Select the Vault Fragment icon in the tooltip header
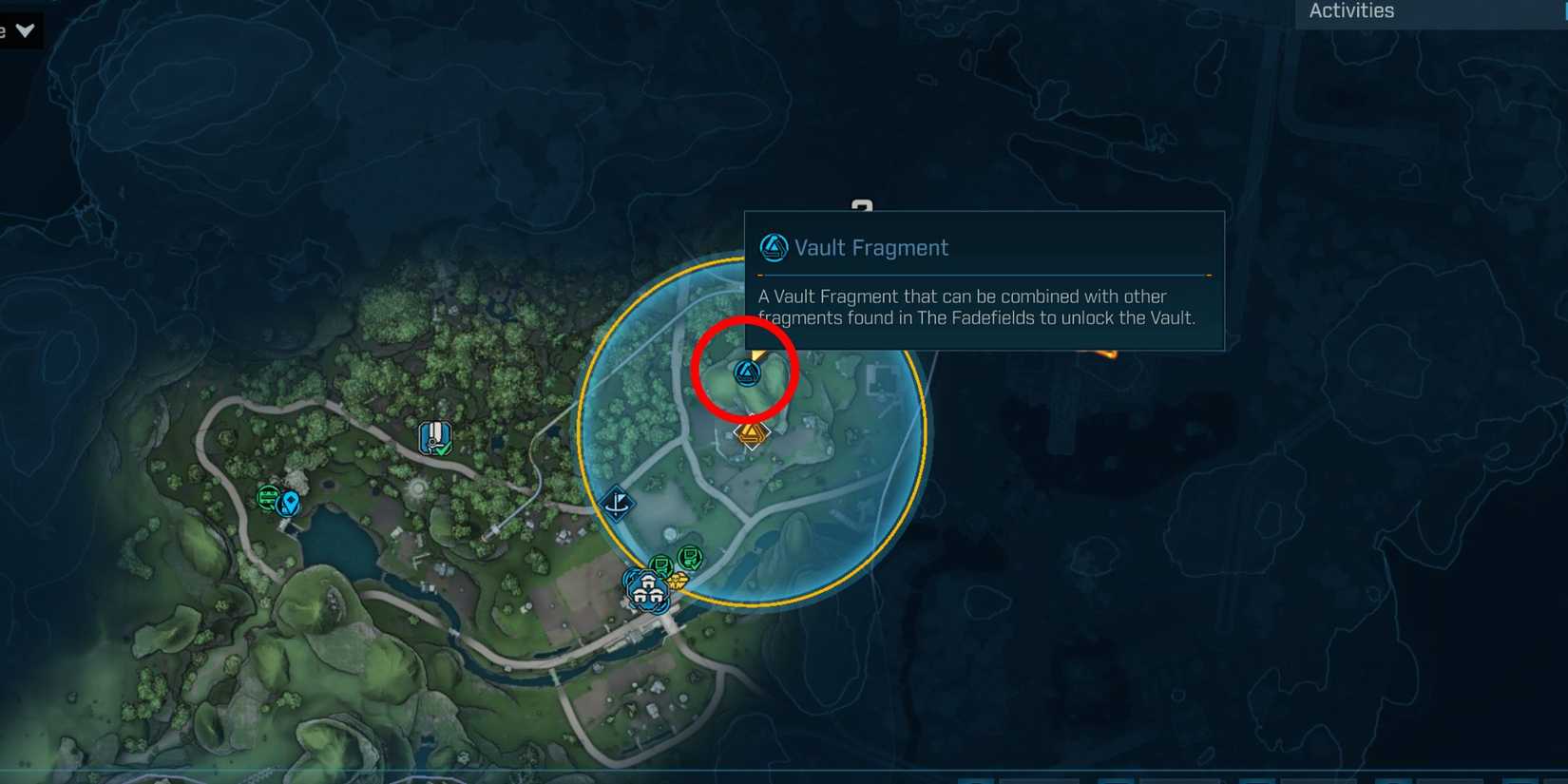The image size is (1568, 784). [773, 247]
